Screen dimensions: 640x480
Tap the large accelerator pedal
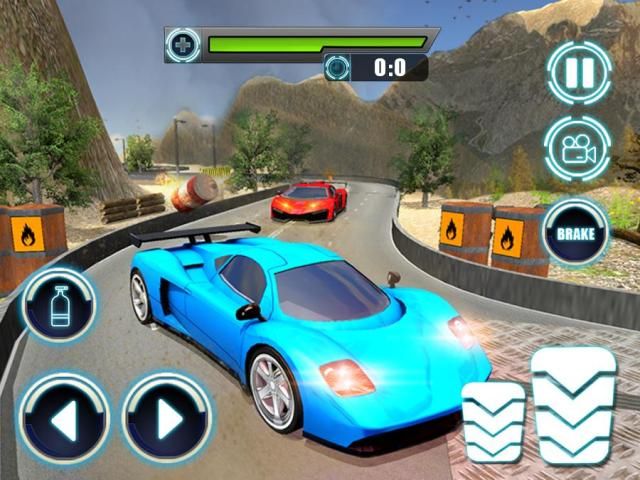[574, 405]
